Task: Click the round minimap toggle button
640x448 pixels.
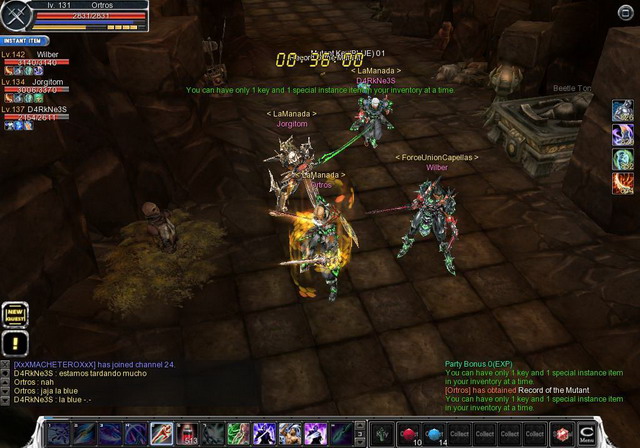Action: pyautogui.click(x=626, y=13)
